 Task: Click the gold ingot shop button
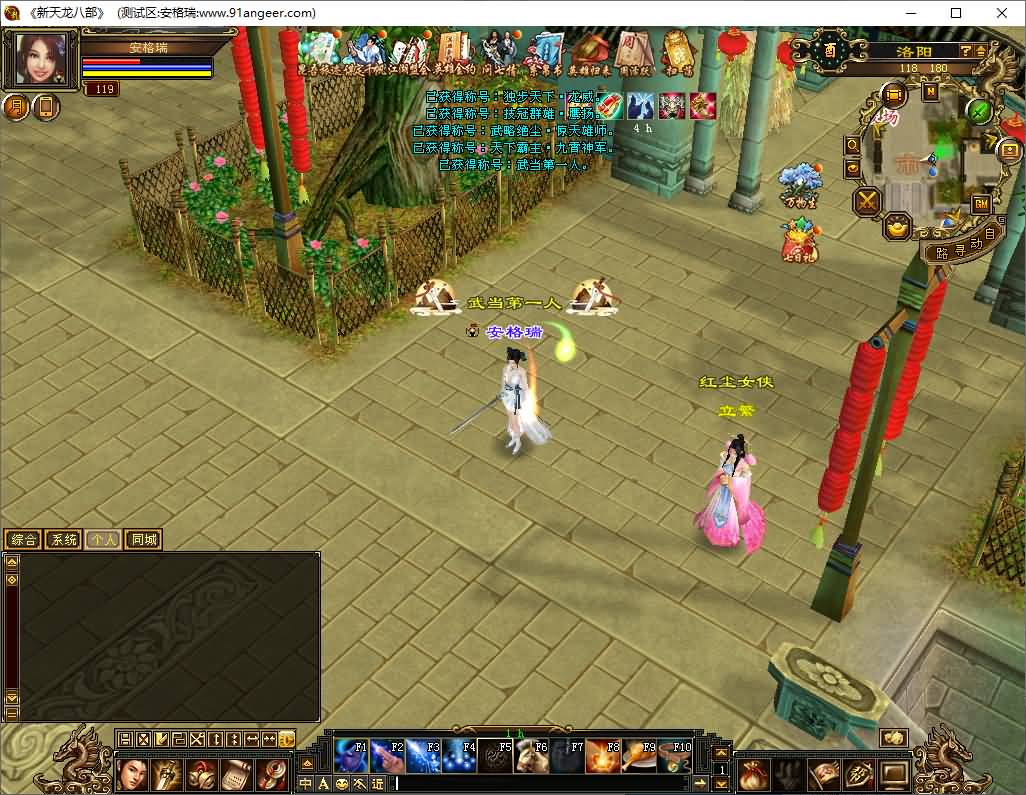(x=897, y=227)
